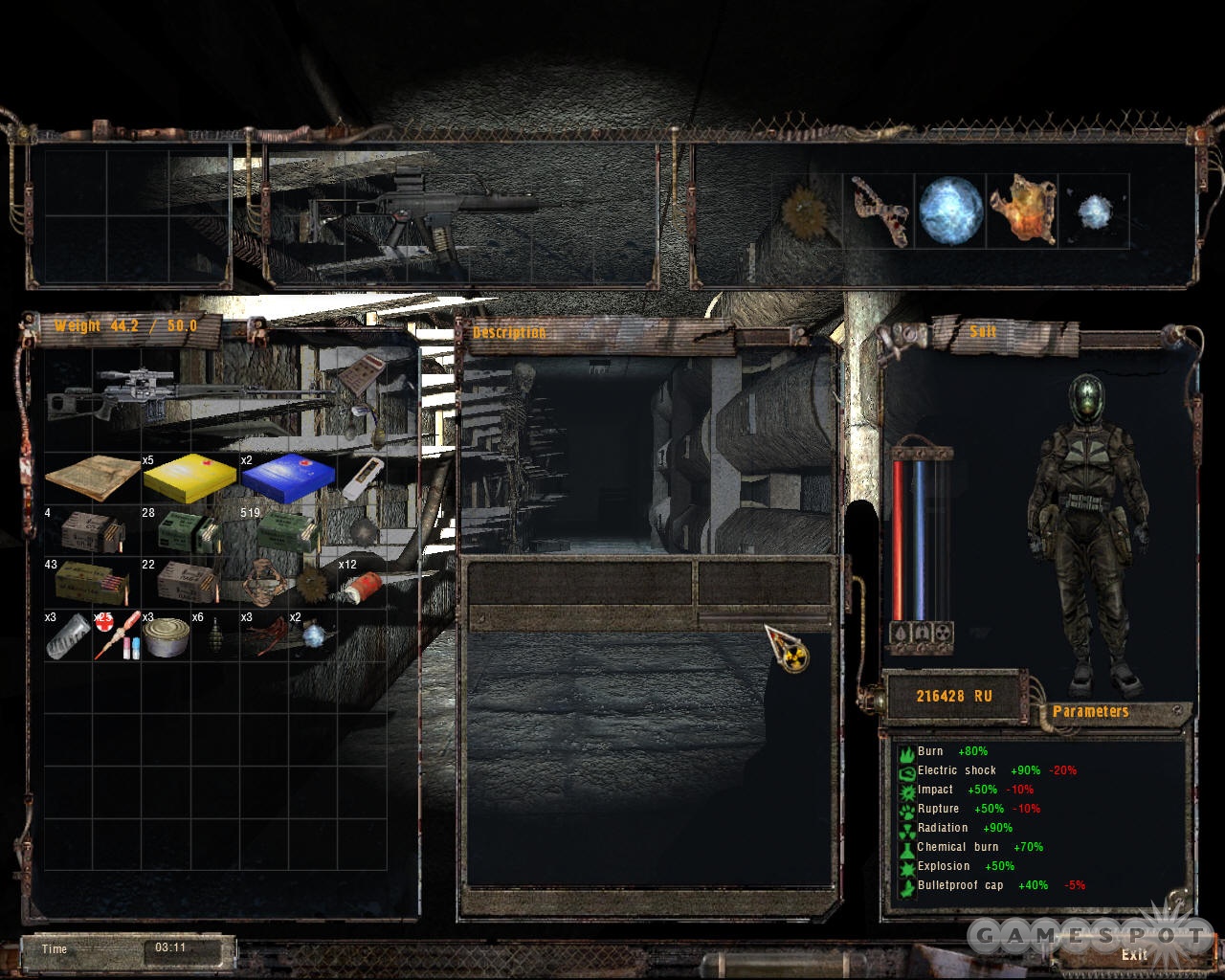Pick the orange fiery belt artifact
Image resolution: width=1225 pixels, height=980 pixels.
coord(1022,211)
